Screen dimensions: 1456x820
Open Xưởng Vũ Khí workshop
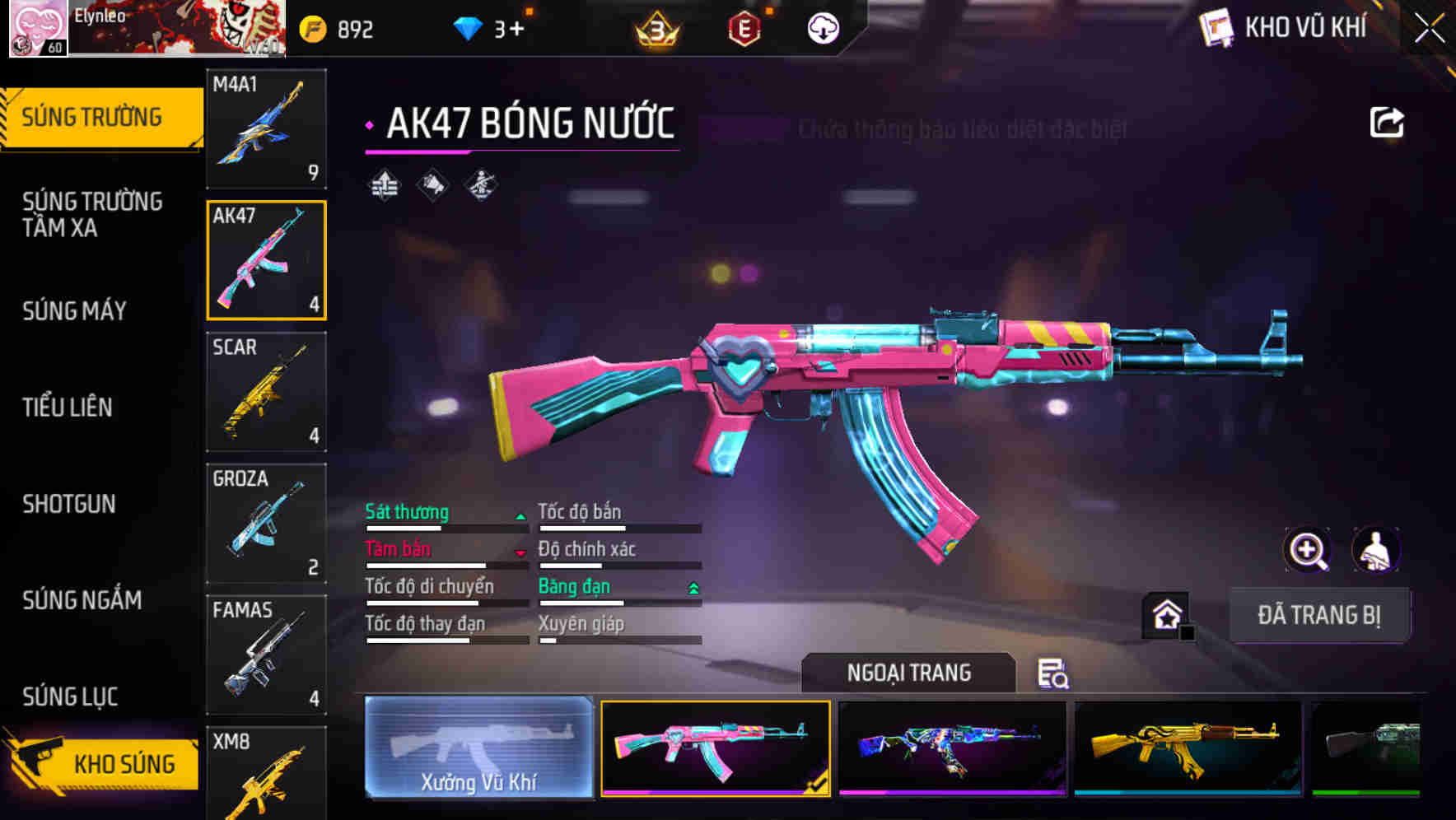click(x=478, y=750)
